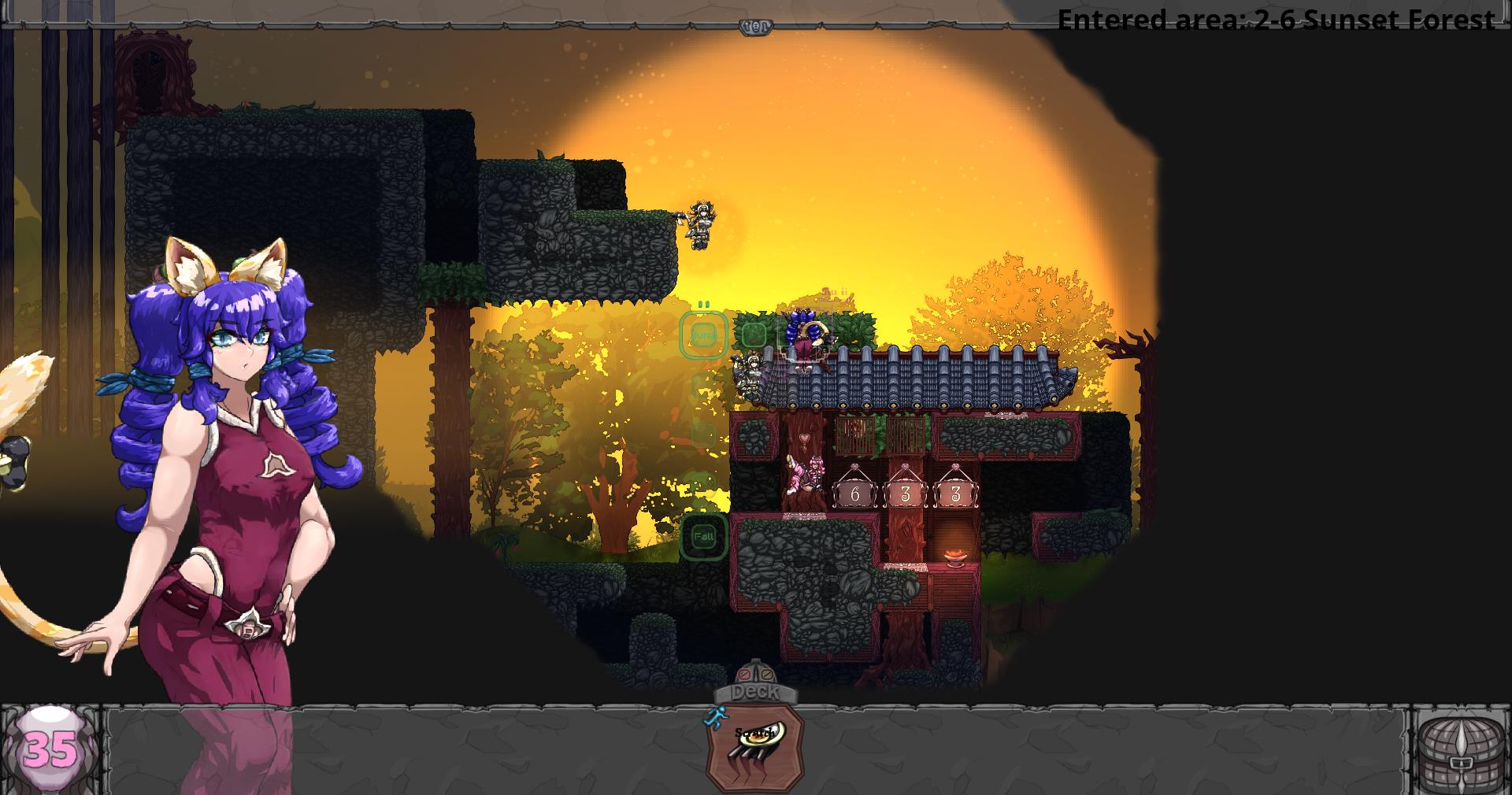The height and width of the screenshot is (795, 1512).
Task: Expand the first sign showing number 3
Action: 904,493
